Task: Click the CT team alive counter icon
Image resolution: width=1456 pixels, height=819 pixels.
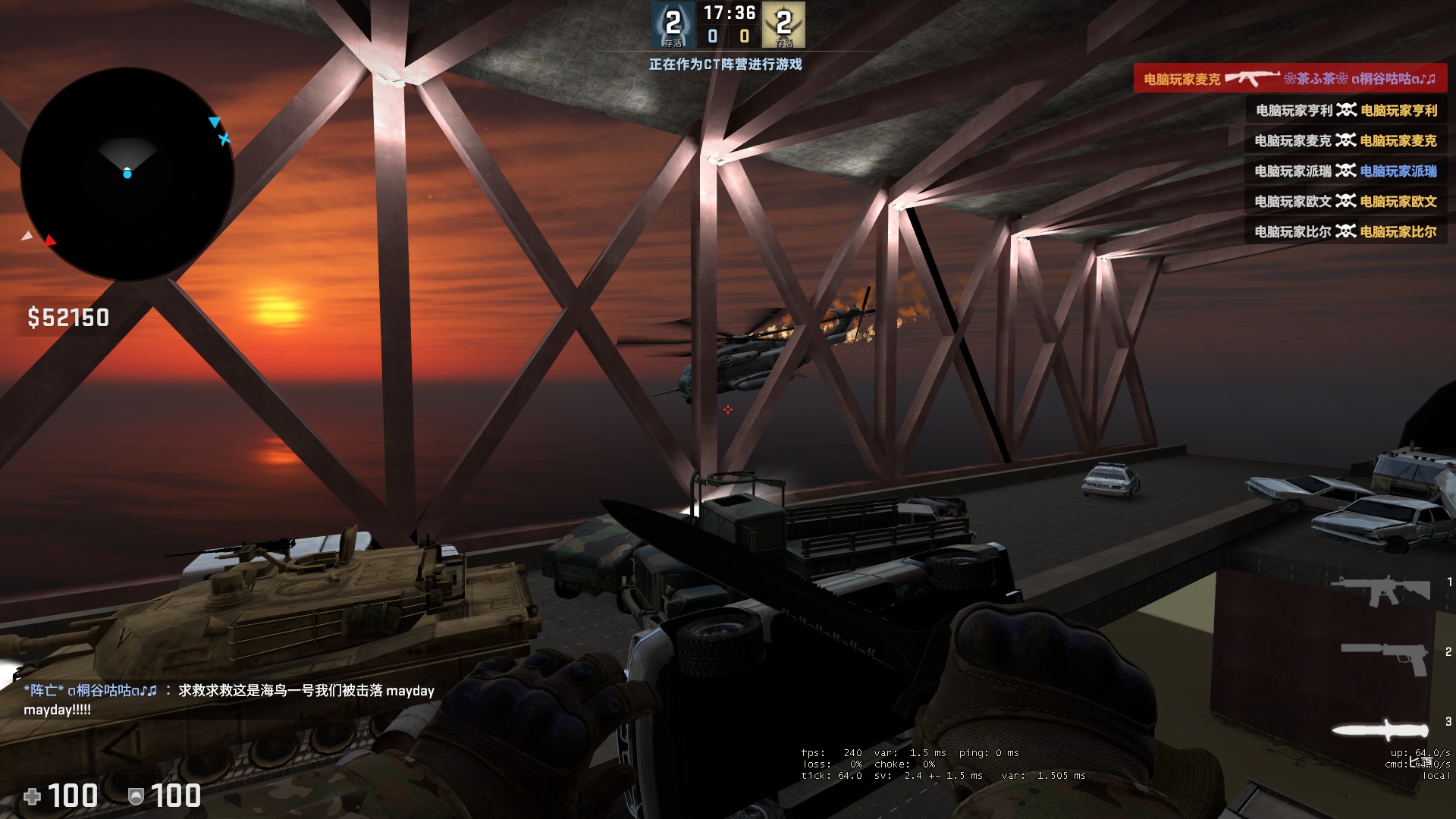Action: click(673, 25)
